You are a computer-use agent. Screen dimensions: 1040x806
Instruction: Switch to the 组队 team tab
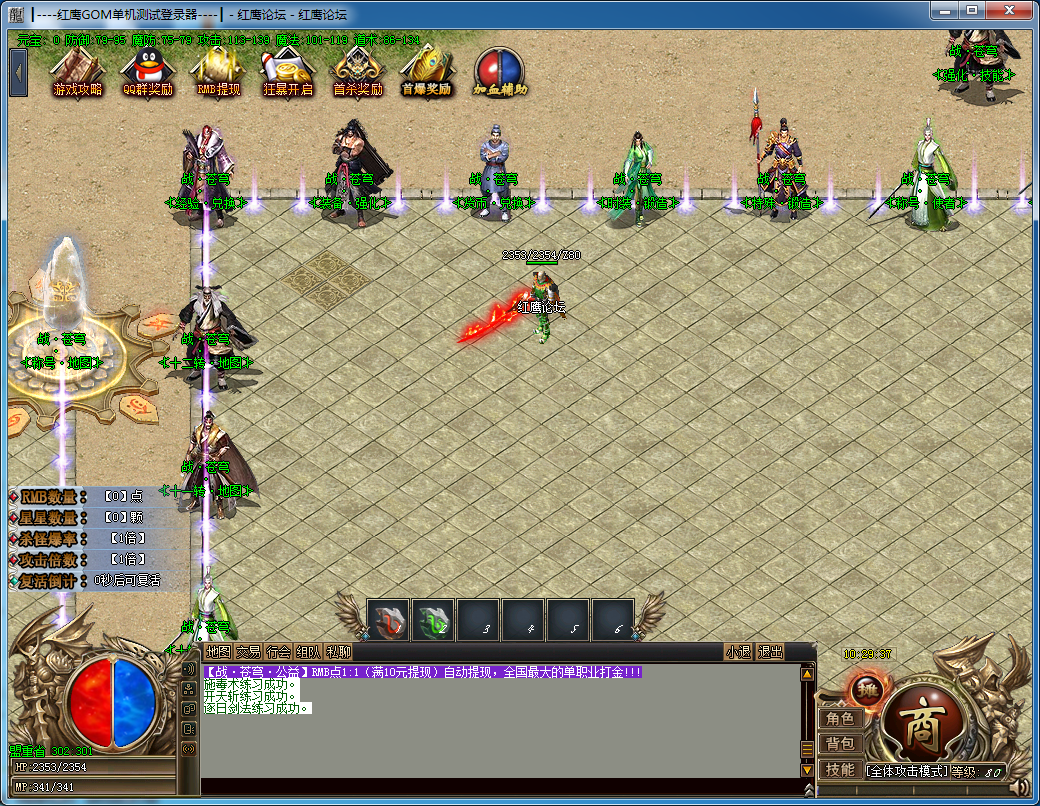(x=309, y=652)
